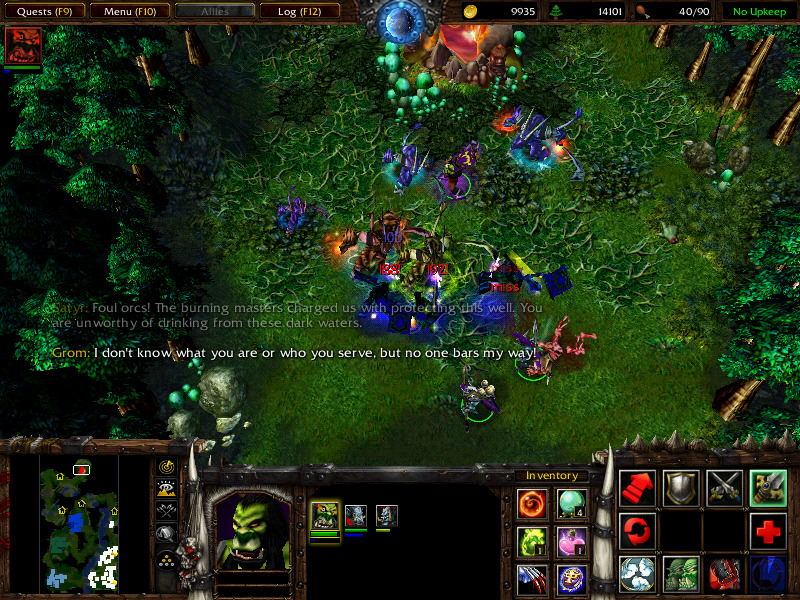This screenshot has height=600, width=800.
Task: Open hero abilities with red cross
Action: tap(768, 530)
